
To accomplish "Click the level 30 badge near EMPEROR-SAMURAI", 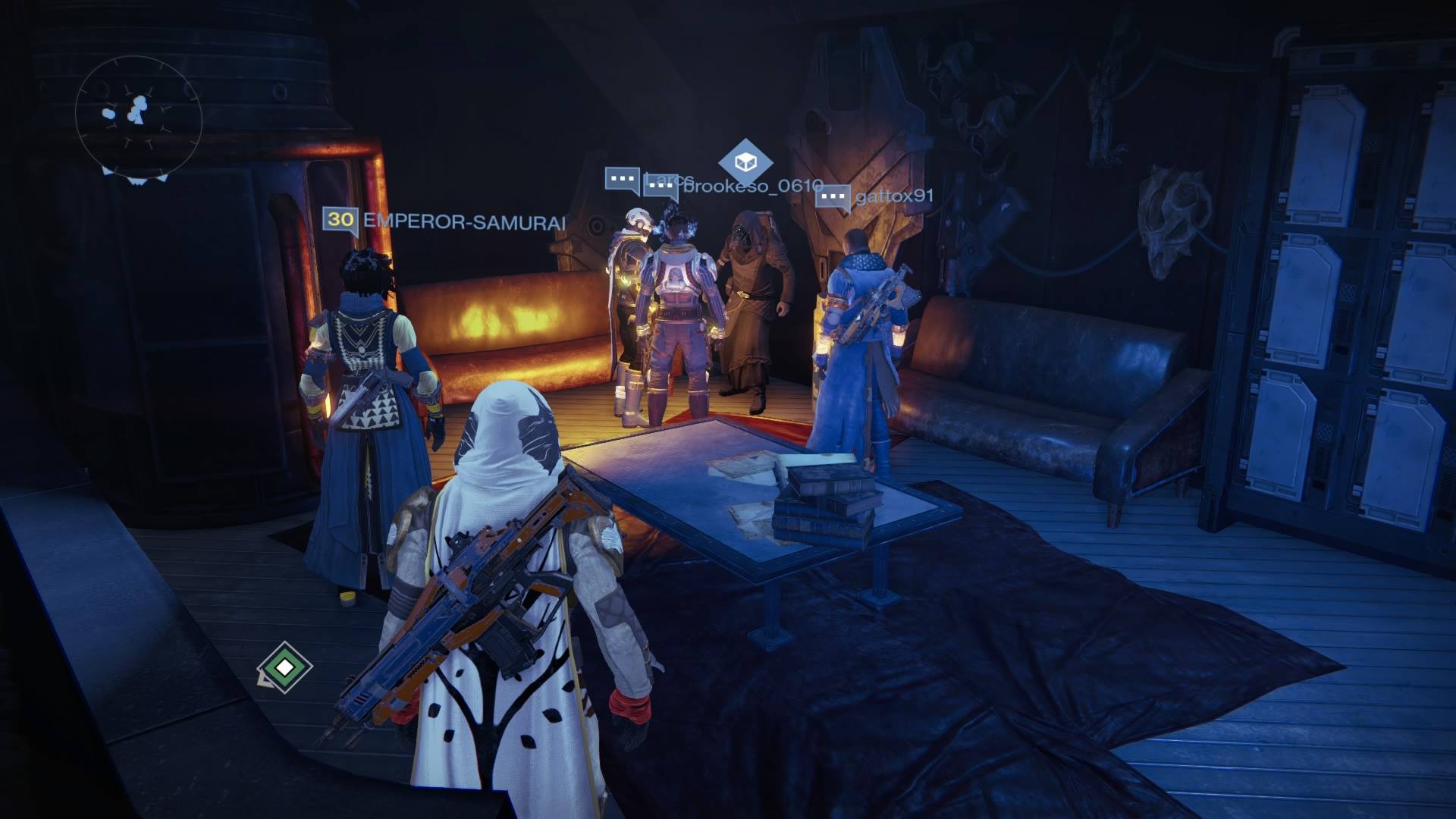I will tap(340, 220).
